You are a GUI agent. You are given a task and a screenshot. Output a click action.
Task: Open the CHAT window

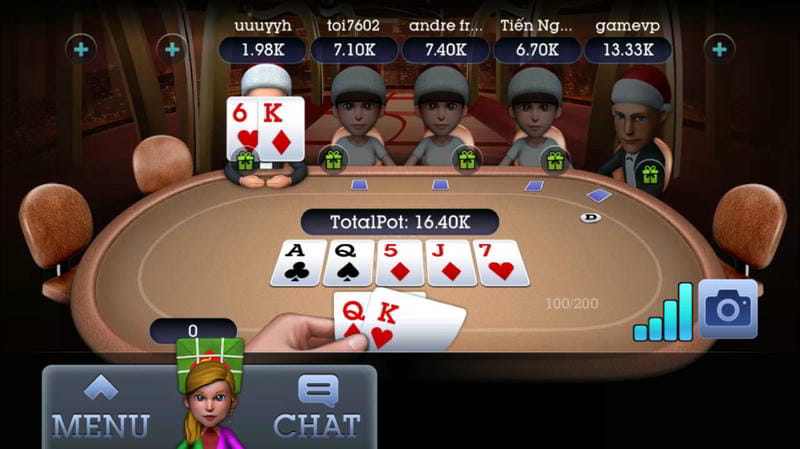[317, 408]
